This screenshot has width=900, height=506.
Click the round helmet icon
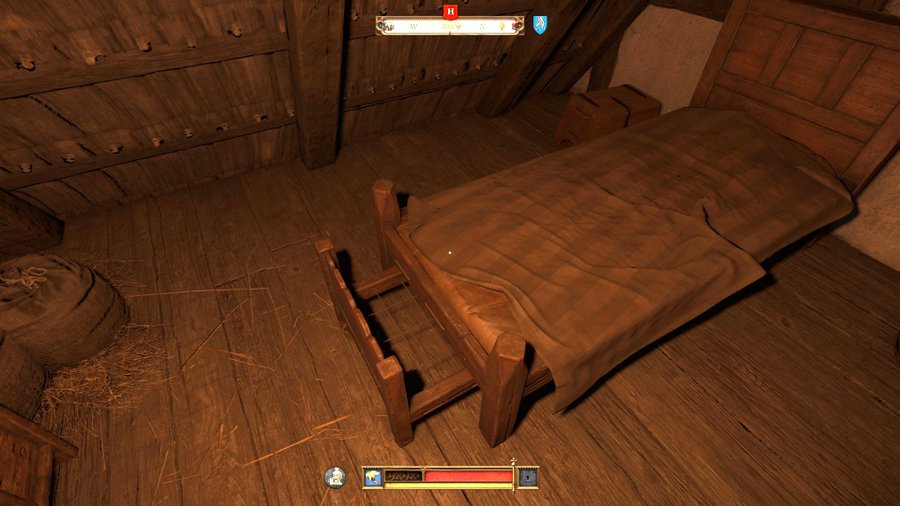(x=336, y=477)
